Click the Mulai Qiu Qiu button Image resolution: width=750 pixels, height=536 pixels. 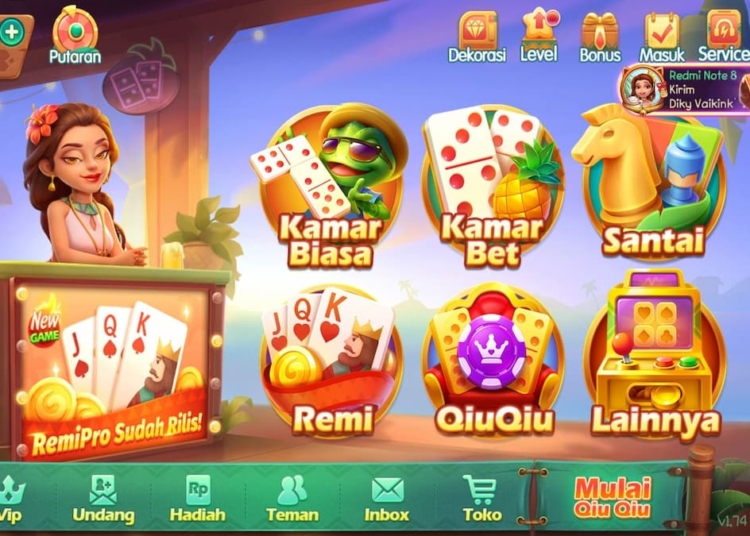click(612, 496)
